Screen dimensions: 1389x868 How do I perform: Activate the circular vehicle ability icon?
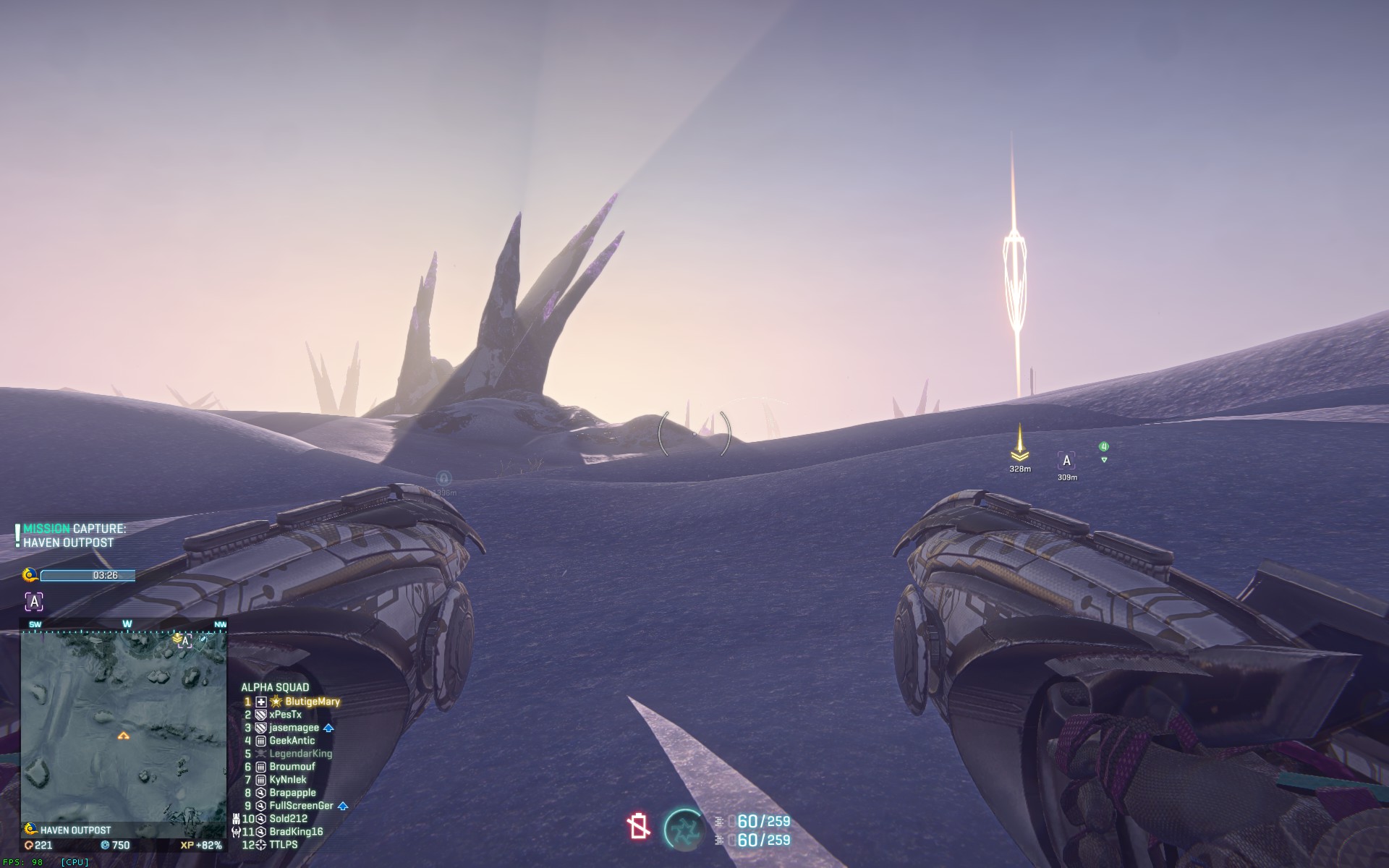(x=684, y=829)
